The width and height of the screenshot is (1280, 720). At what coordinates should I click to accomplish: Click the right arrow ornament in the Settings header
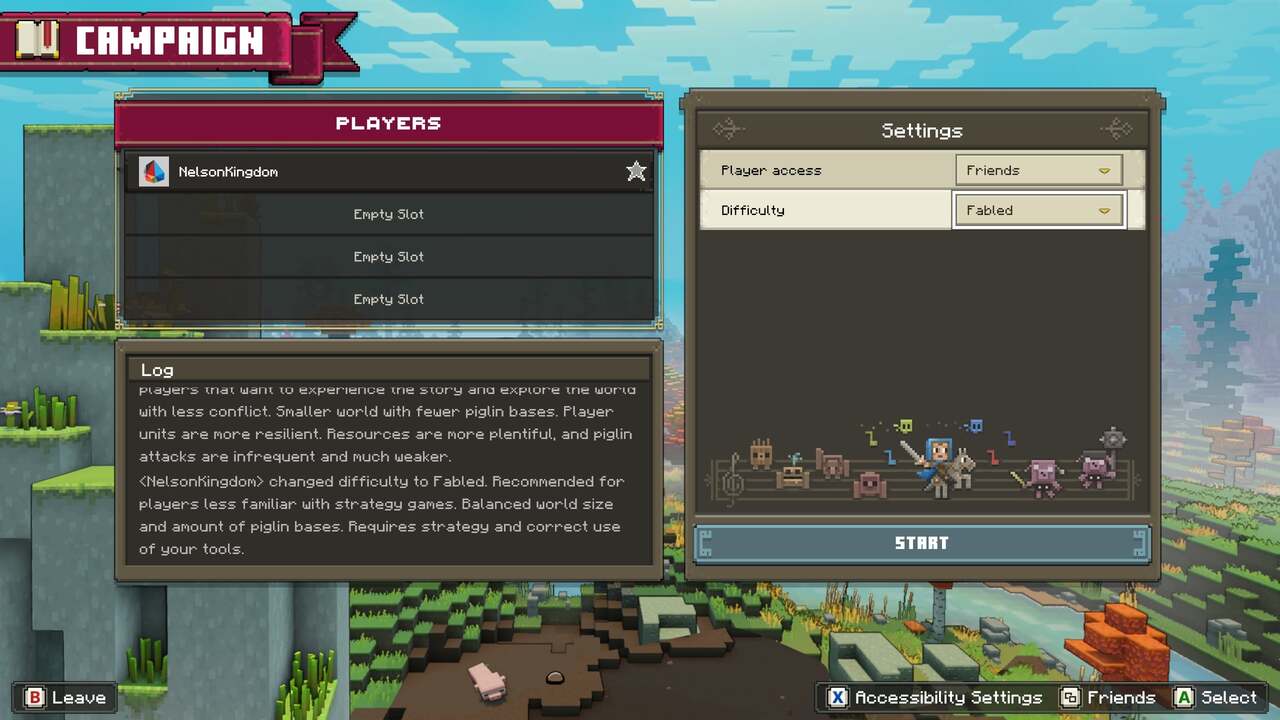click(x=1117, y=129)
